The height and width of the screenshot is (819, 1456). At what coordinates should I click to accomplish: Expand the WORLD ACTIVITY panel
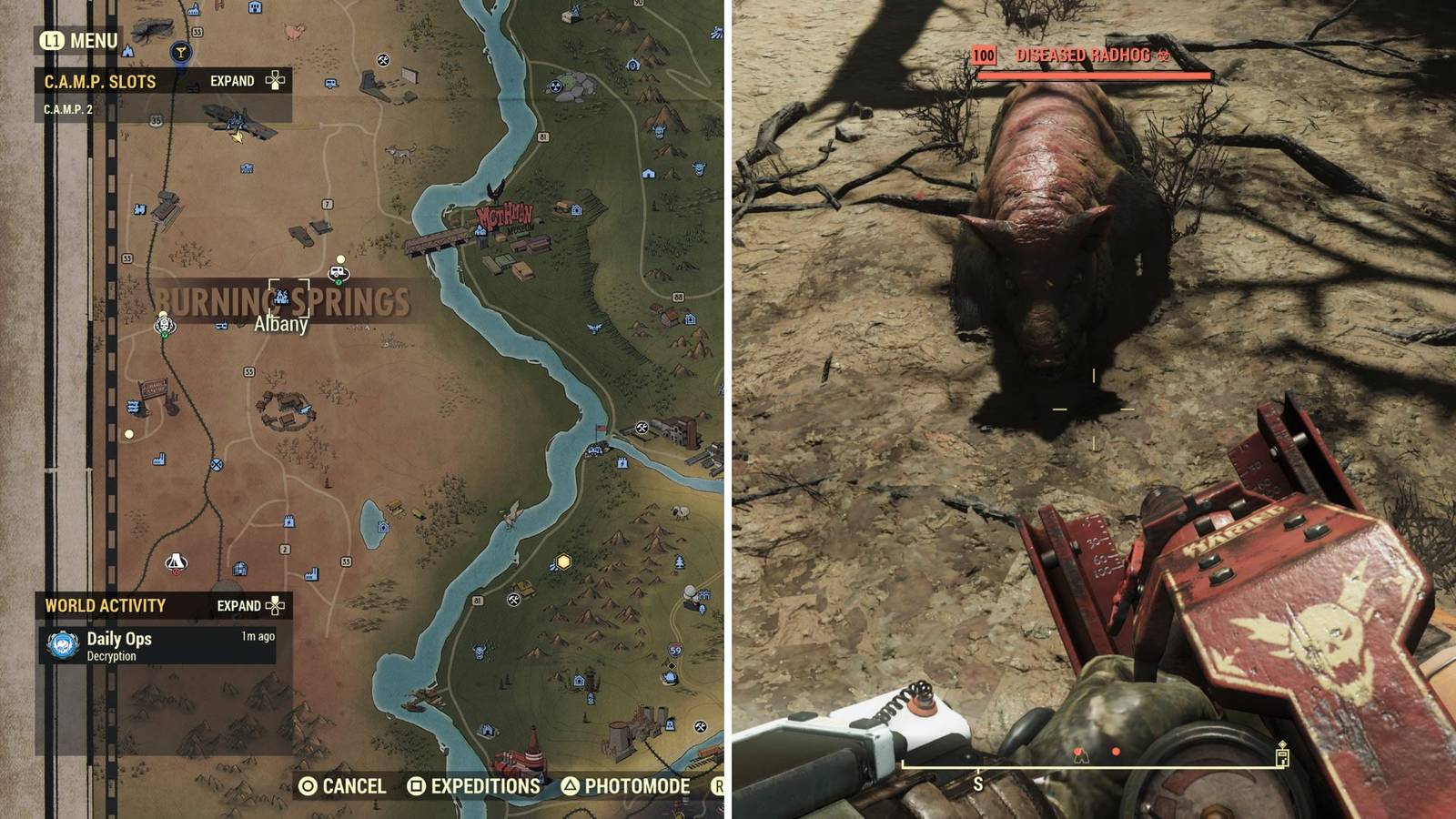[x=239, y=603]
